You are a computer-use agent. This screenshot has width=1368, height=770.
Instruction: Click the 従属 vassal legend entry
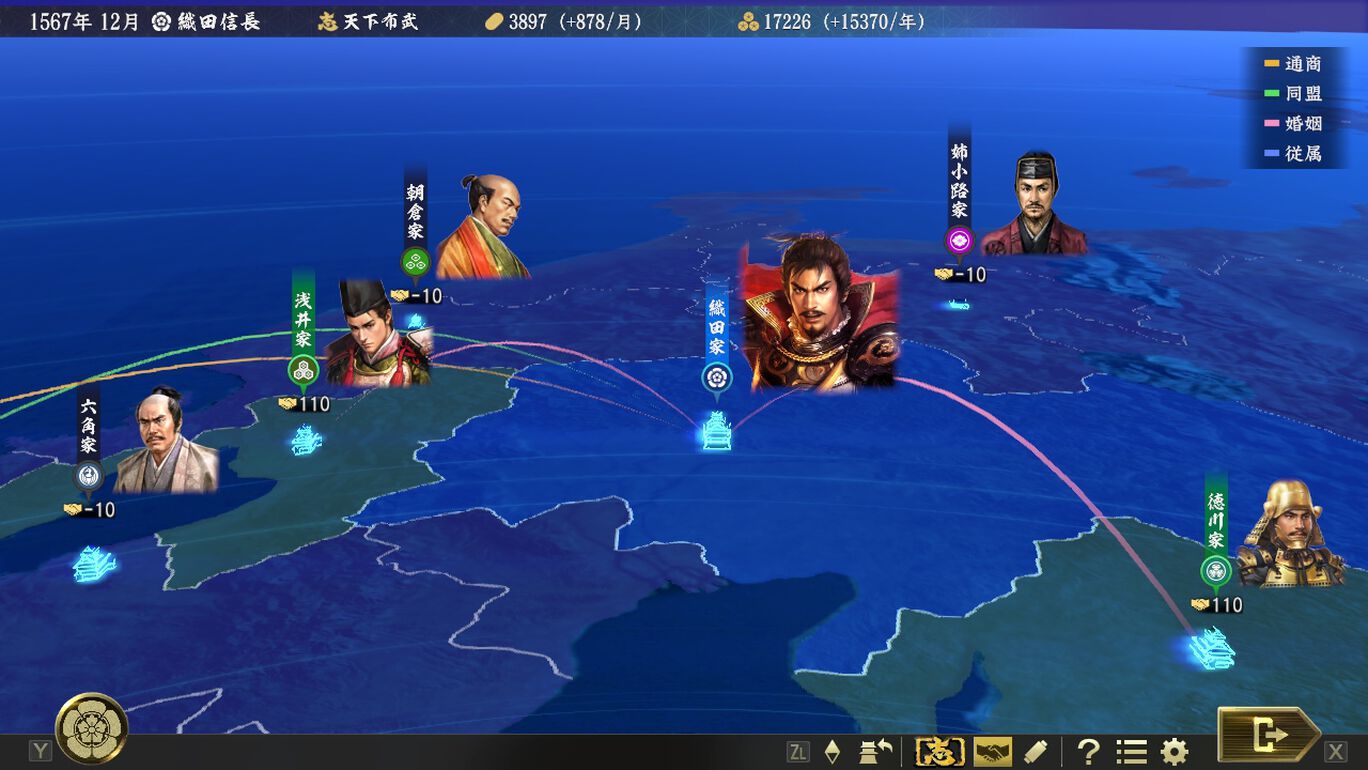(1293, 154)
